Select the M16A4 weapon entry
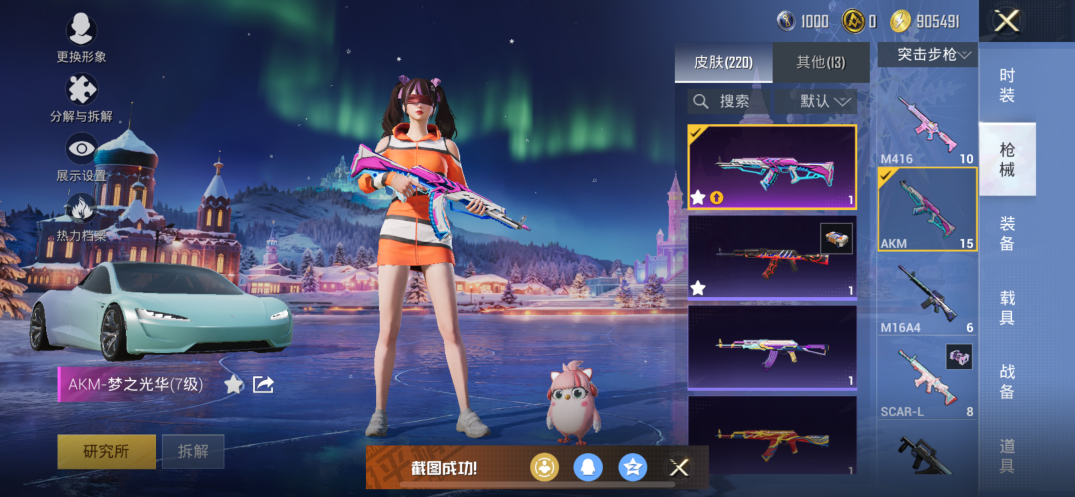The height and width of the screenshot is (497, 1075). pyautogui.click(x=927, y=299)
